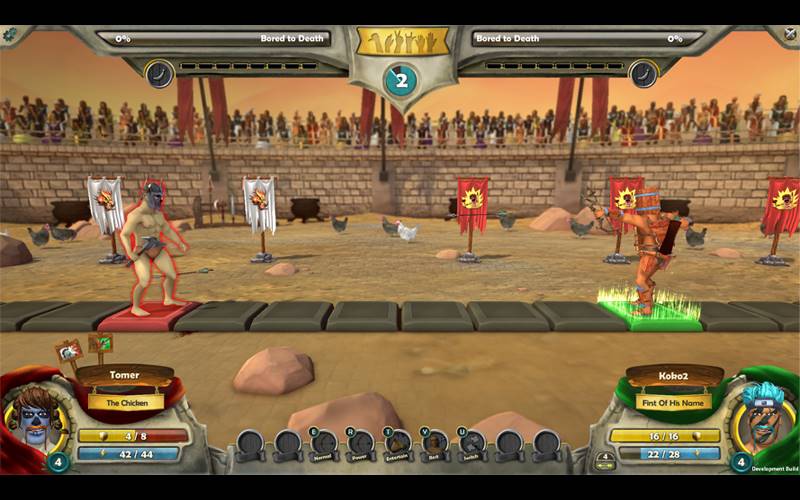This screenshot has width=800, height=500.
Task: Activate the Power attack action
Action: (361, 443)
